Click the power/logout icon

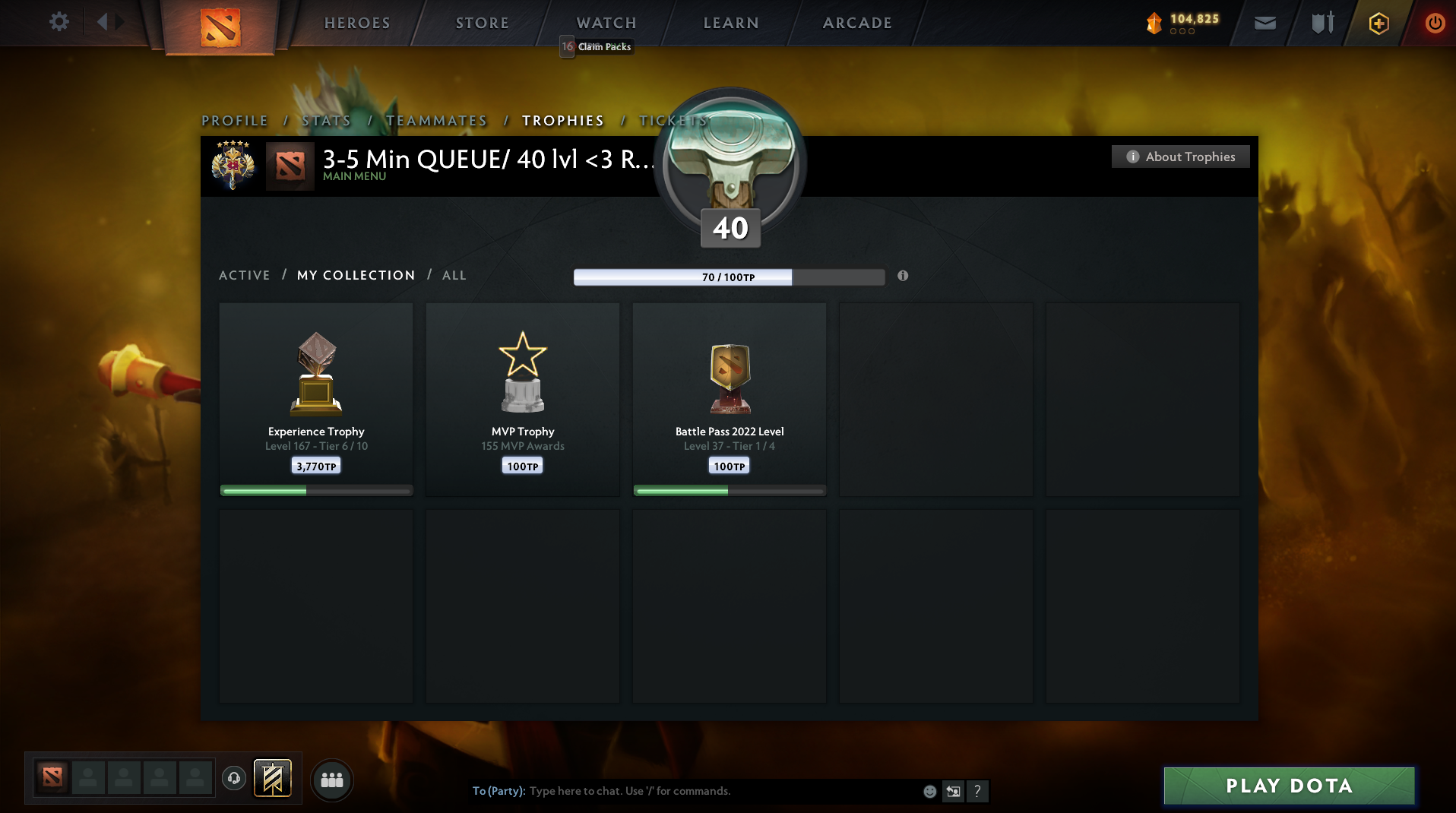1435,22
